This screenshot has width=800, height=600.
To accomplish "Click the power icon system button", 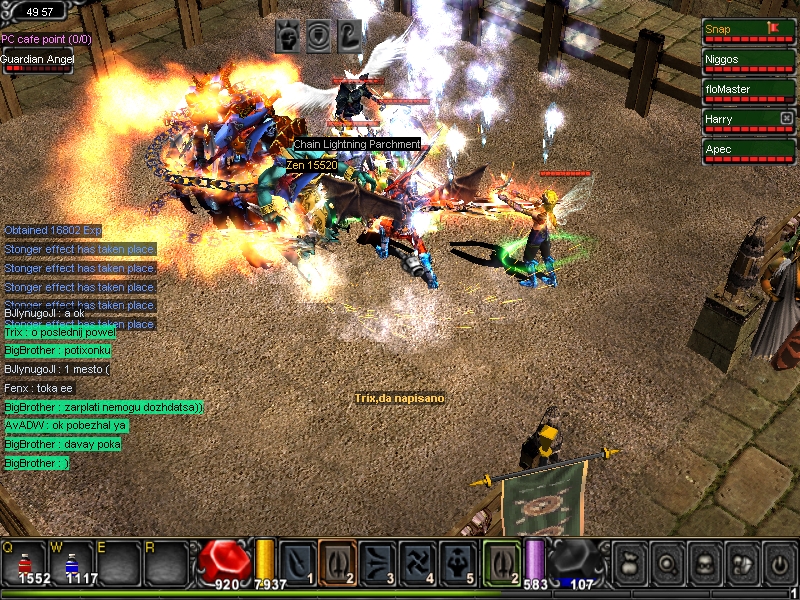I will click(780, 564).
